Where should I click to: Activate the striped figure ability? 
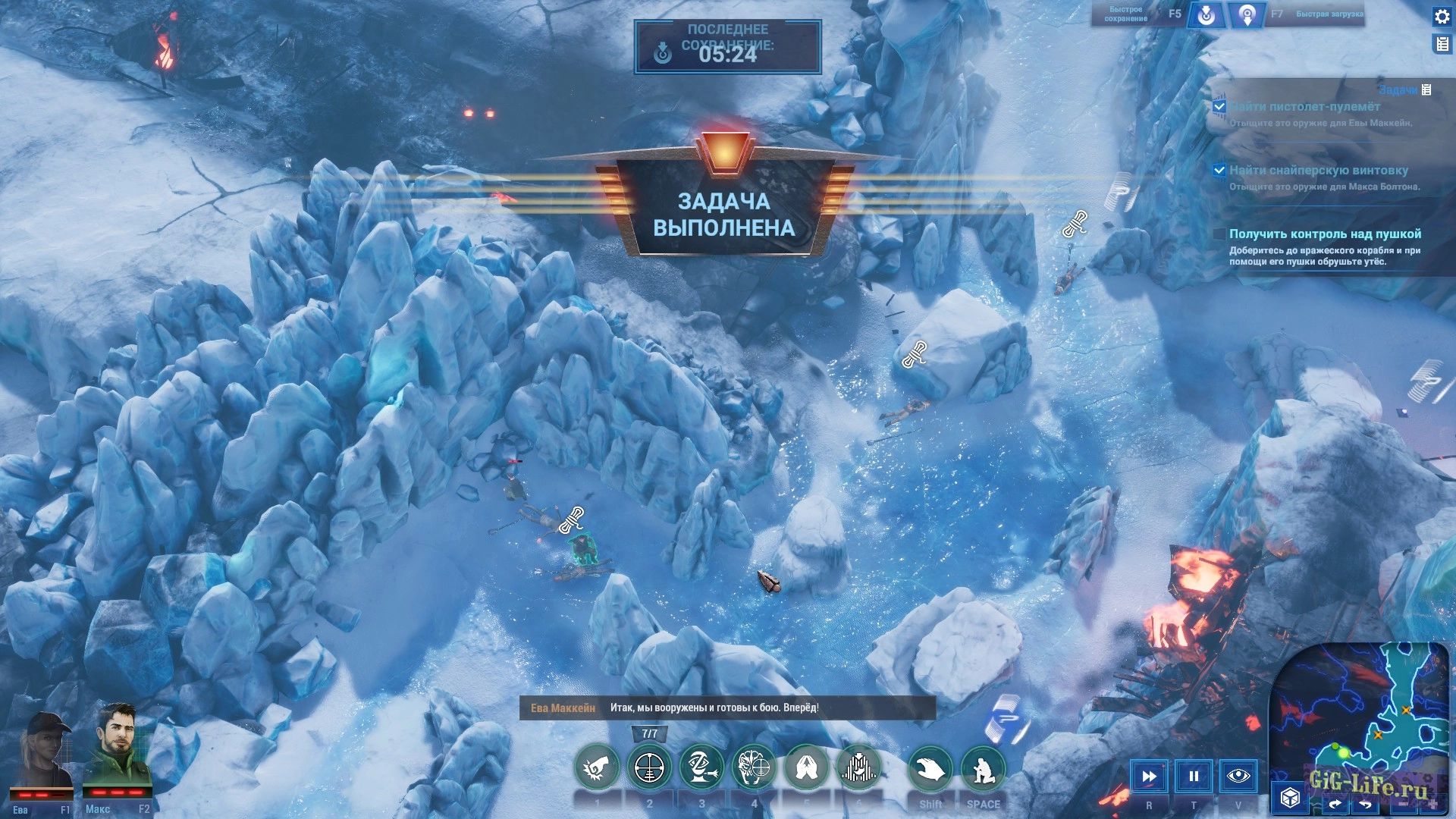click(858, 767)
